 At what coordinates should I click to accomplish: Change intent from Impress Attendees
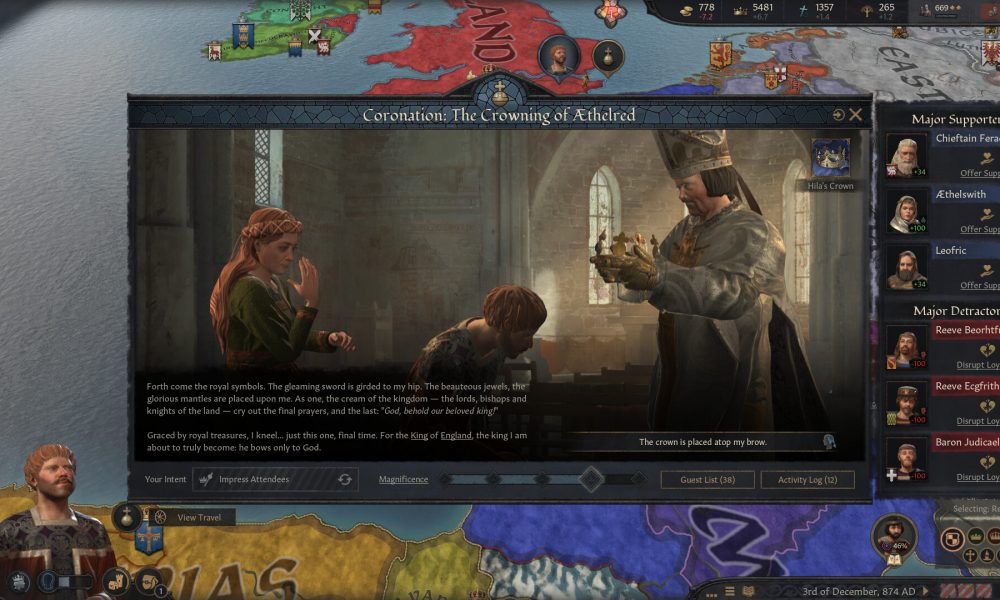pyautogui.click(x=345, y=480)
